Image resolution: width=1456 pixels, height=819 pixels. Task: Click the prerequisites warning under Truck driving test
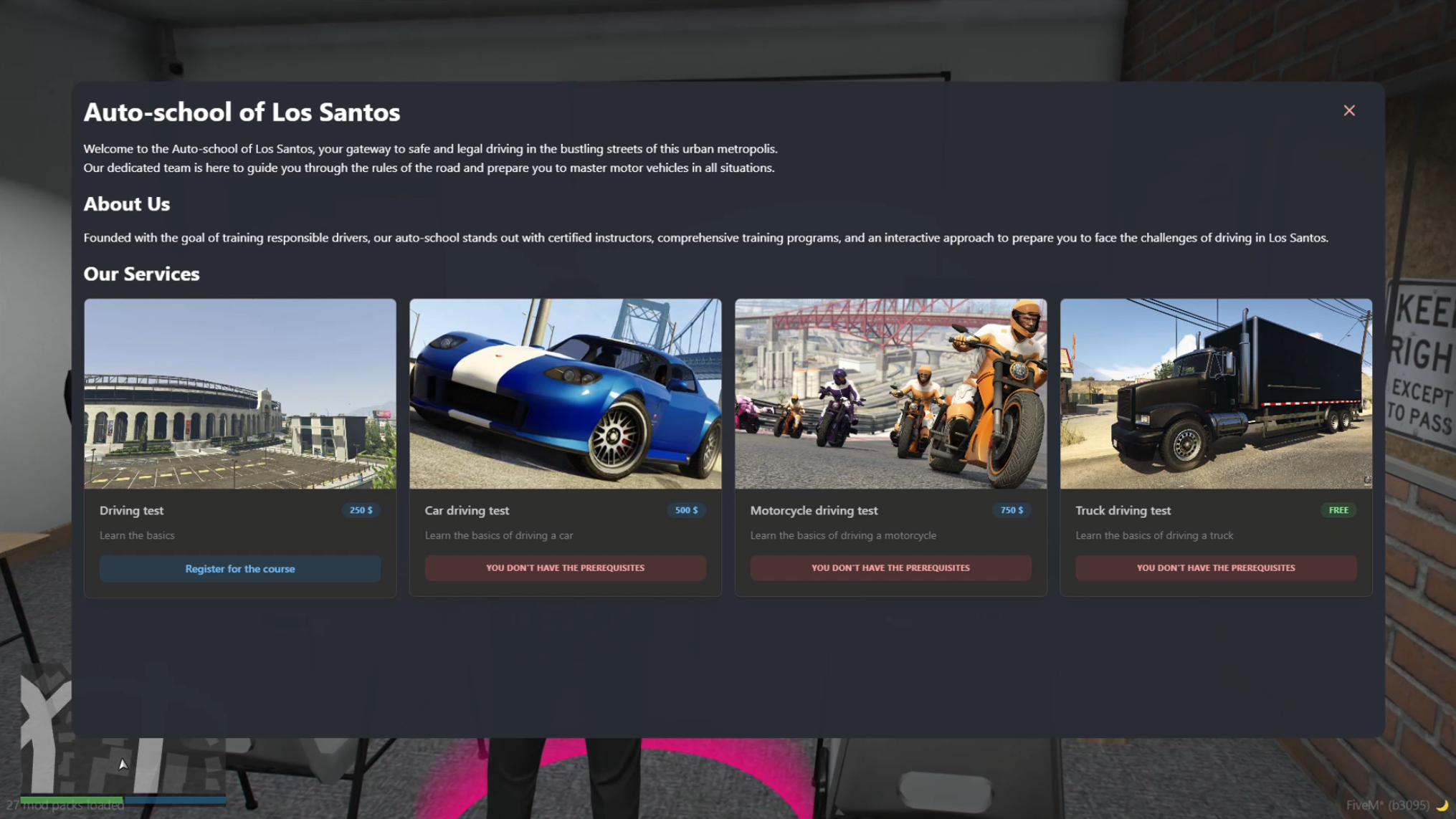pyautogui.click(x=1215, y=567)
